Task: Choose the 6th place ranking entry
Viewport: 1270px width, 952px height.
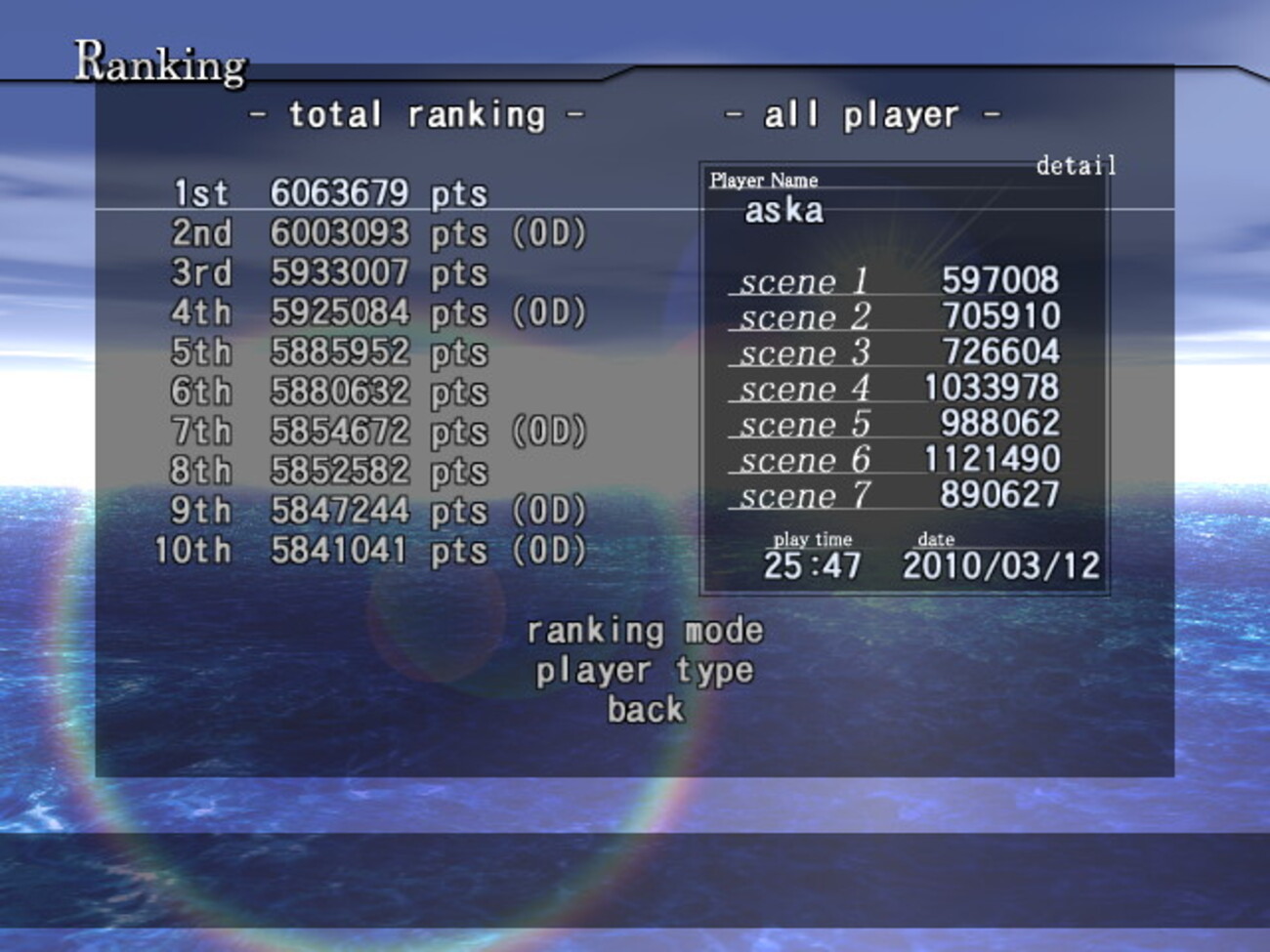Action: 329,392
